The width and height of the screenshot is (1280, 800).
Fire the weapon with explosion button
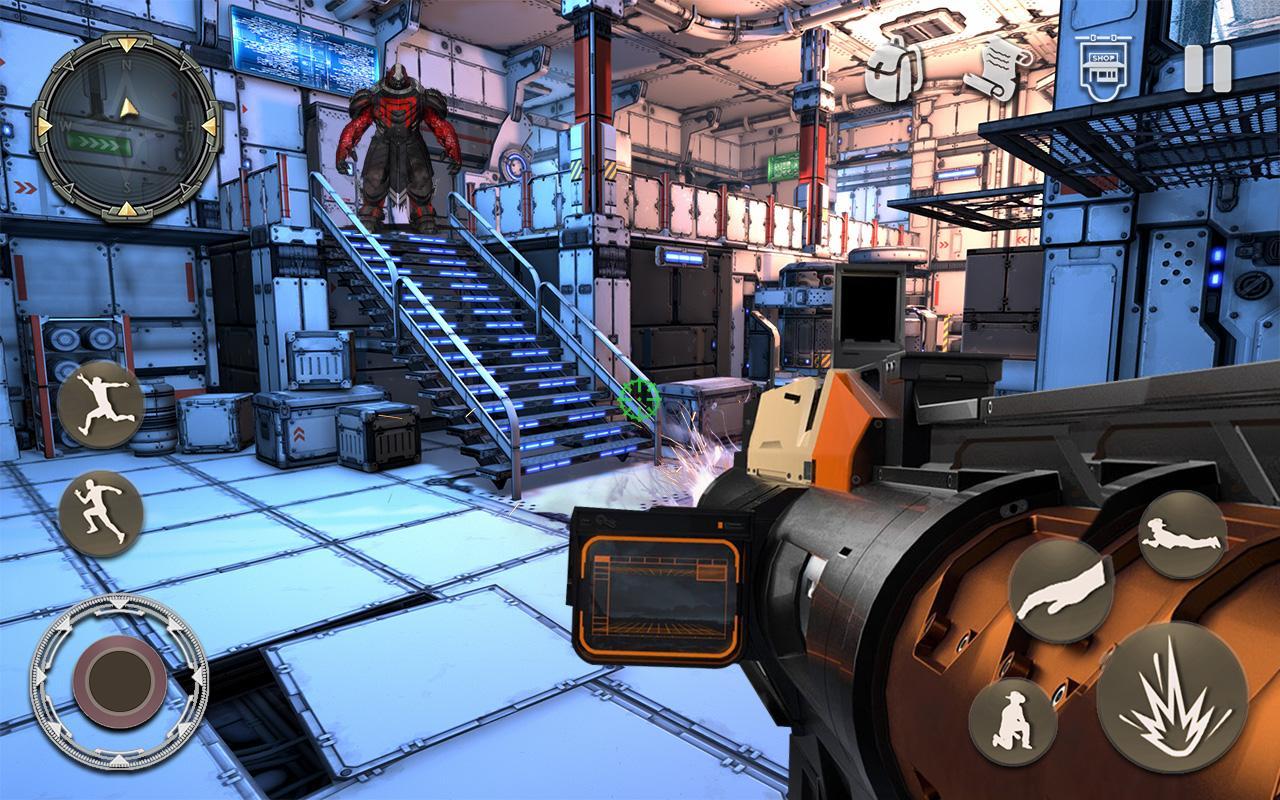[x=1171, y=696]
